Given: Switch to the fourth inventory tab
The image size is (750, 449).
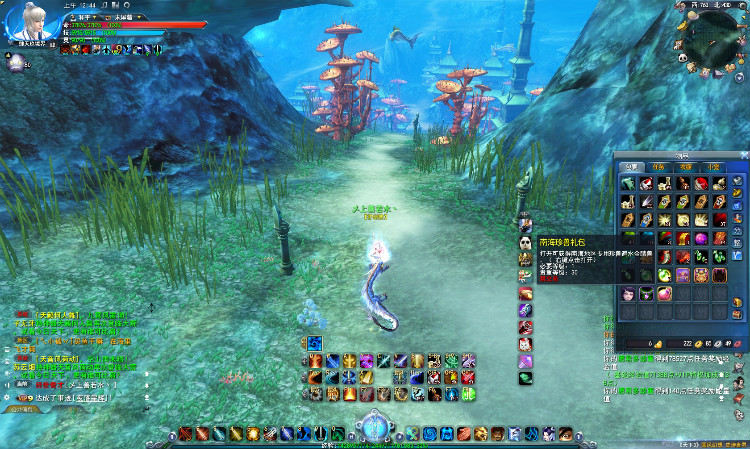Looking at the screenshot, I should click(x=712, y=166).
